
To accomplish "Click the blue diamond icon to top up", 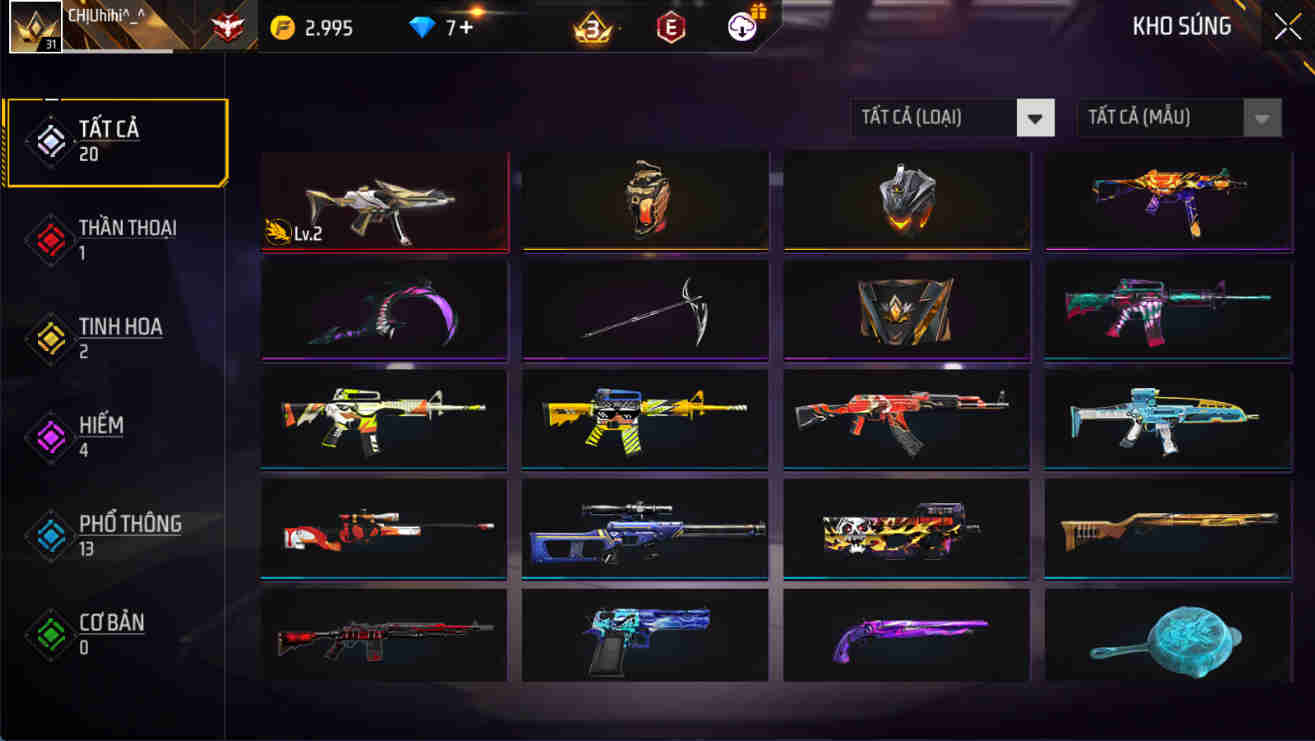I will (421, 28).
